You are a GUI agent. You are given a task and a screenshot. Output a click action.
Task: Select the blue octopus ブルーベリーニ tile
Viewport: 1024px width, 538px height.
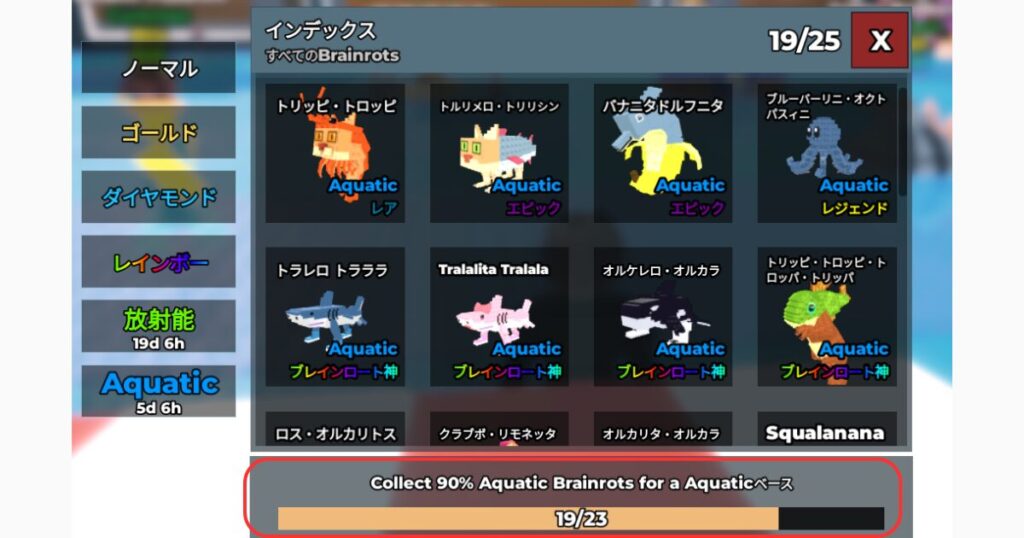[826, 153]
